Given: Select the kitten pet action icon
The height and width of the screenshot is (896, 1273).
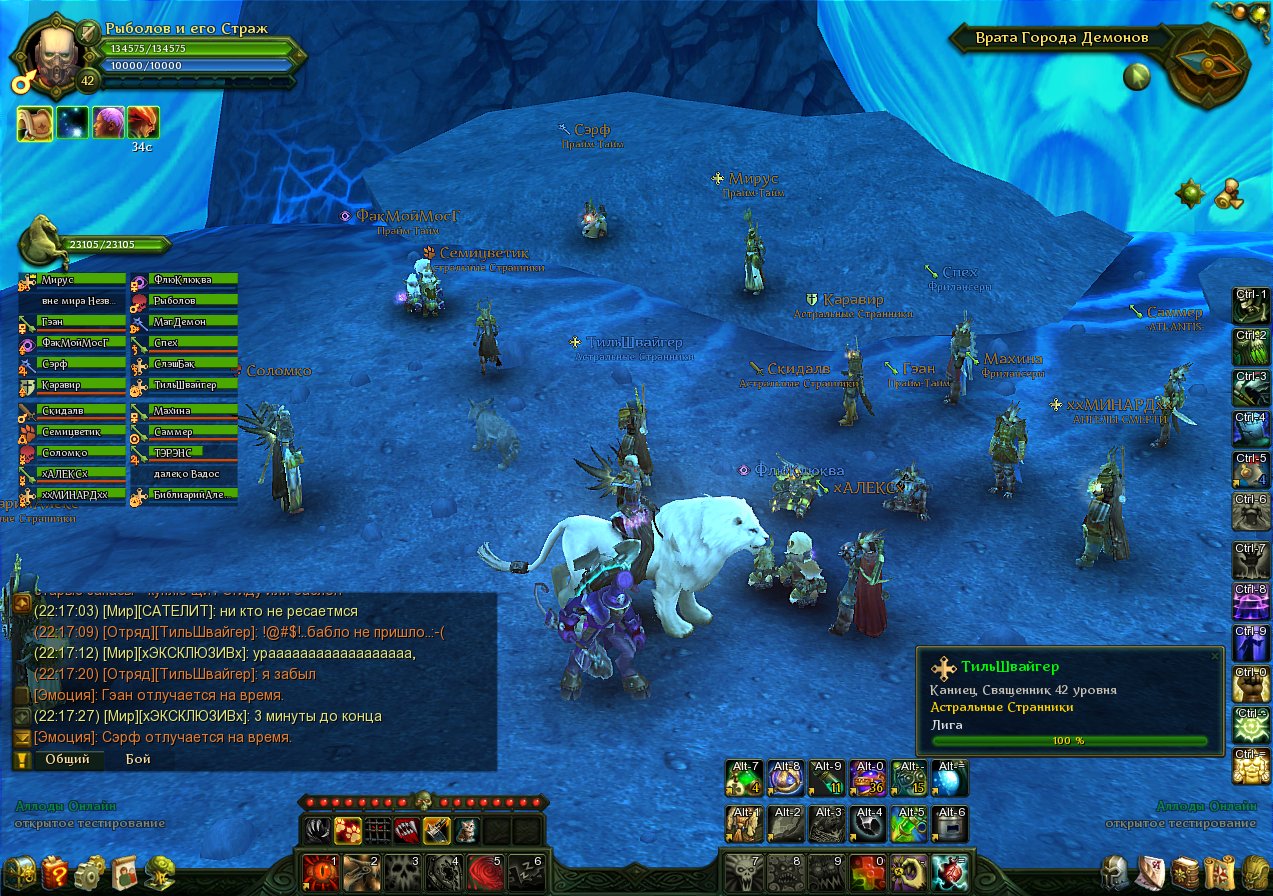Looking at the screenshot, I should tap(467, 830).
